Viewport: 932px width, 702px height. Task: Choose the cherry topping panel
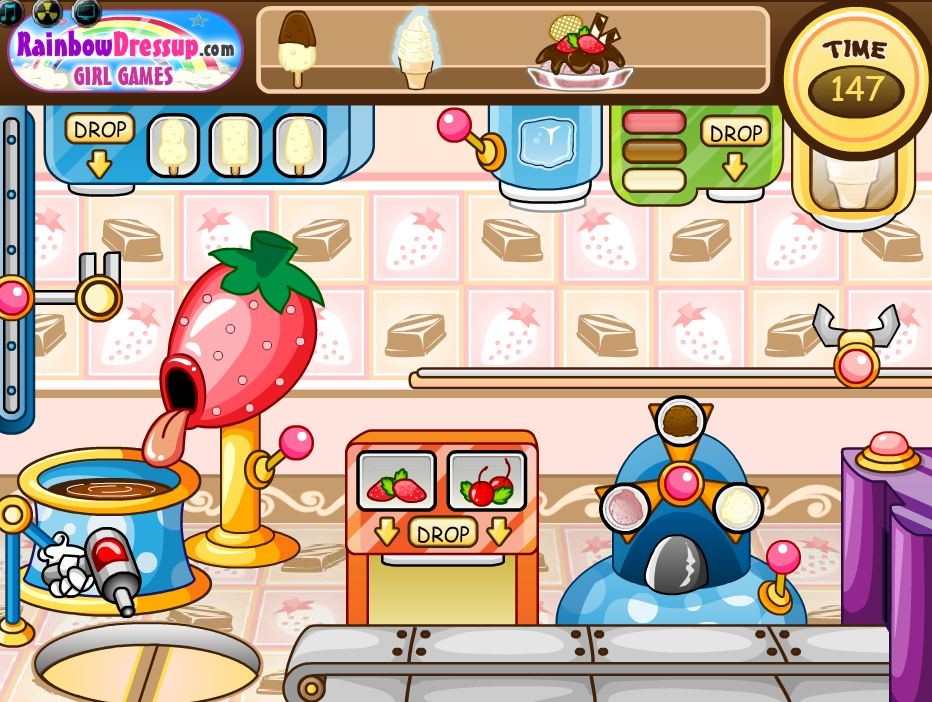point(486,481)
